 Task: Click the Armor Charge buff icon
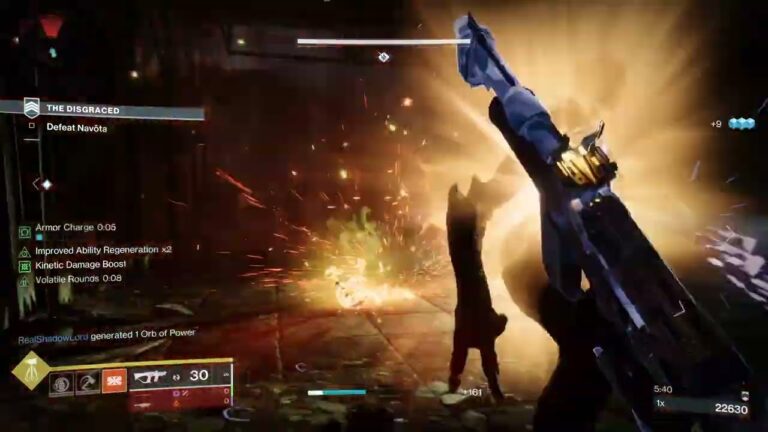[25, 231]
